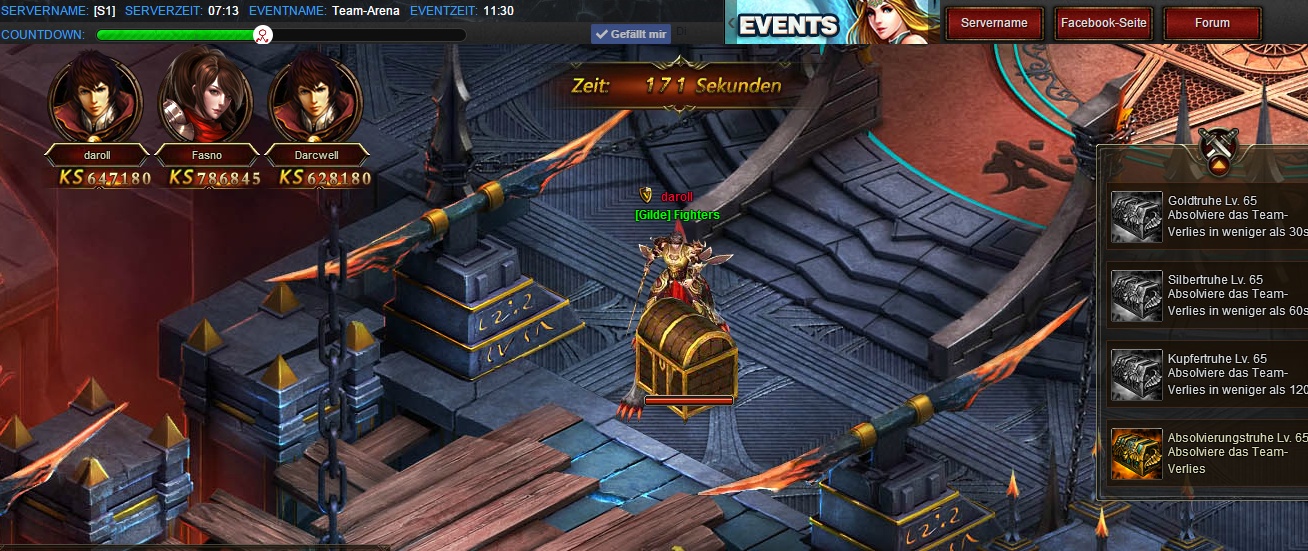Viewport: 1308px width, 551px height.
Task: Visit the Facebook-Seite link
Action: 1104,23
